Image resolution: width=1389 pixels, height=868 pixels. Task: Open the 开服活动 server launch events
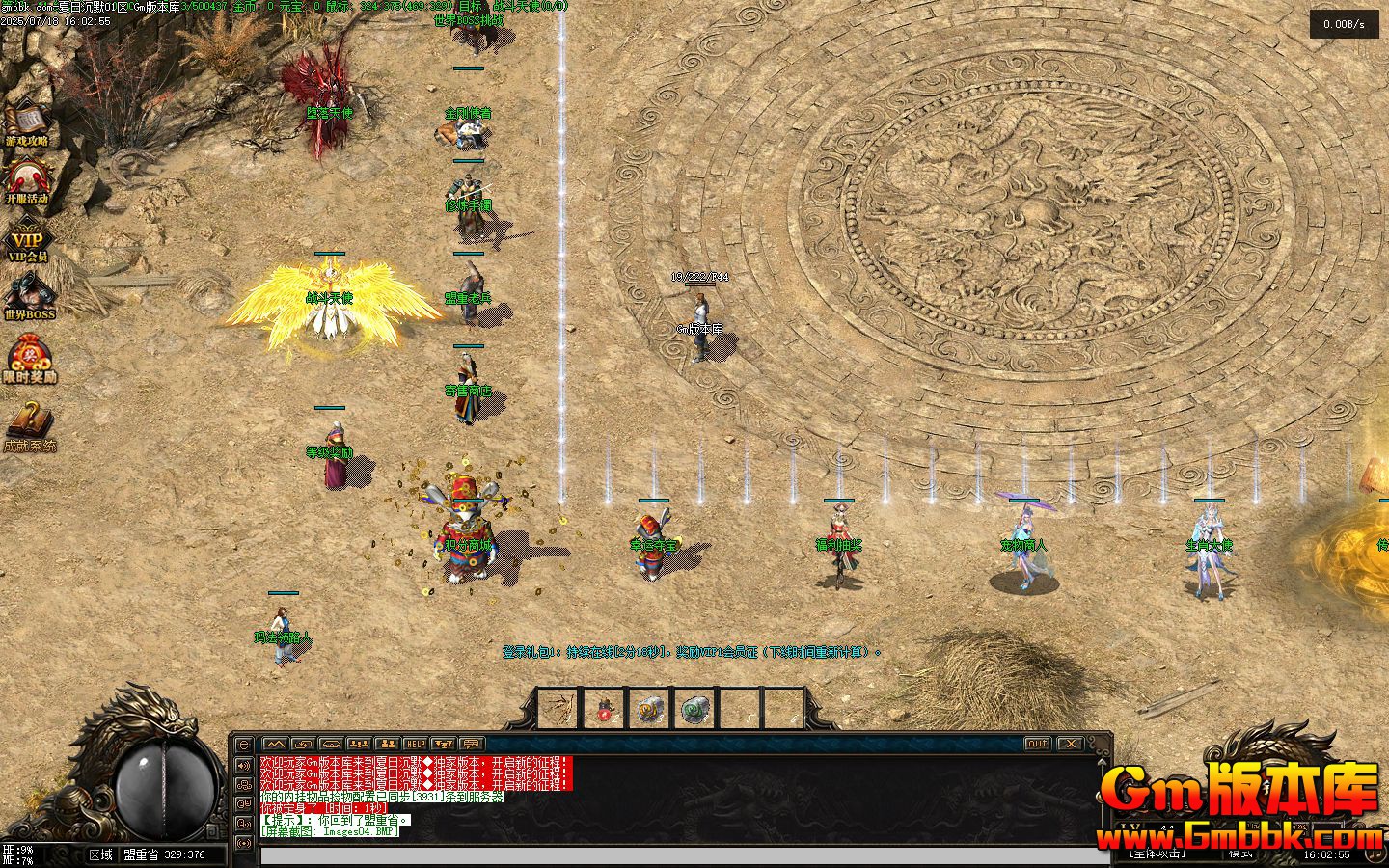coord(27,181)
